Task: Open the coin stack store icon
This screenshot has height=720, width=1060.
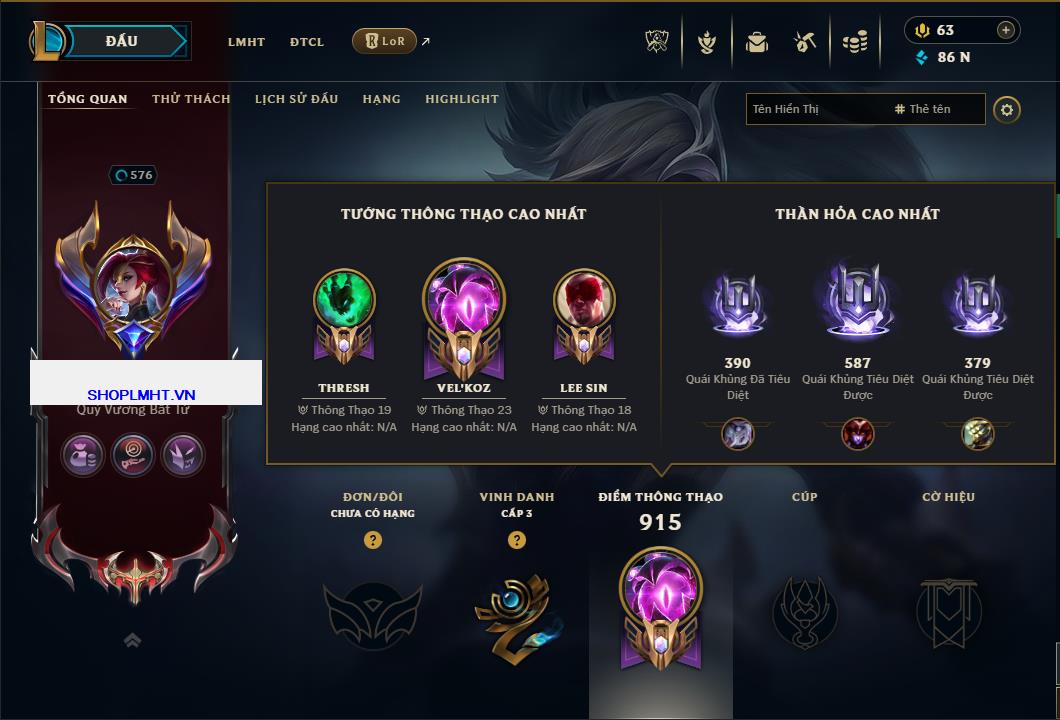Action: [854, 42]
